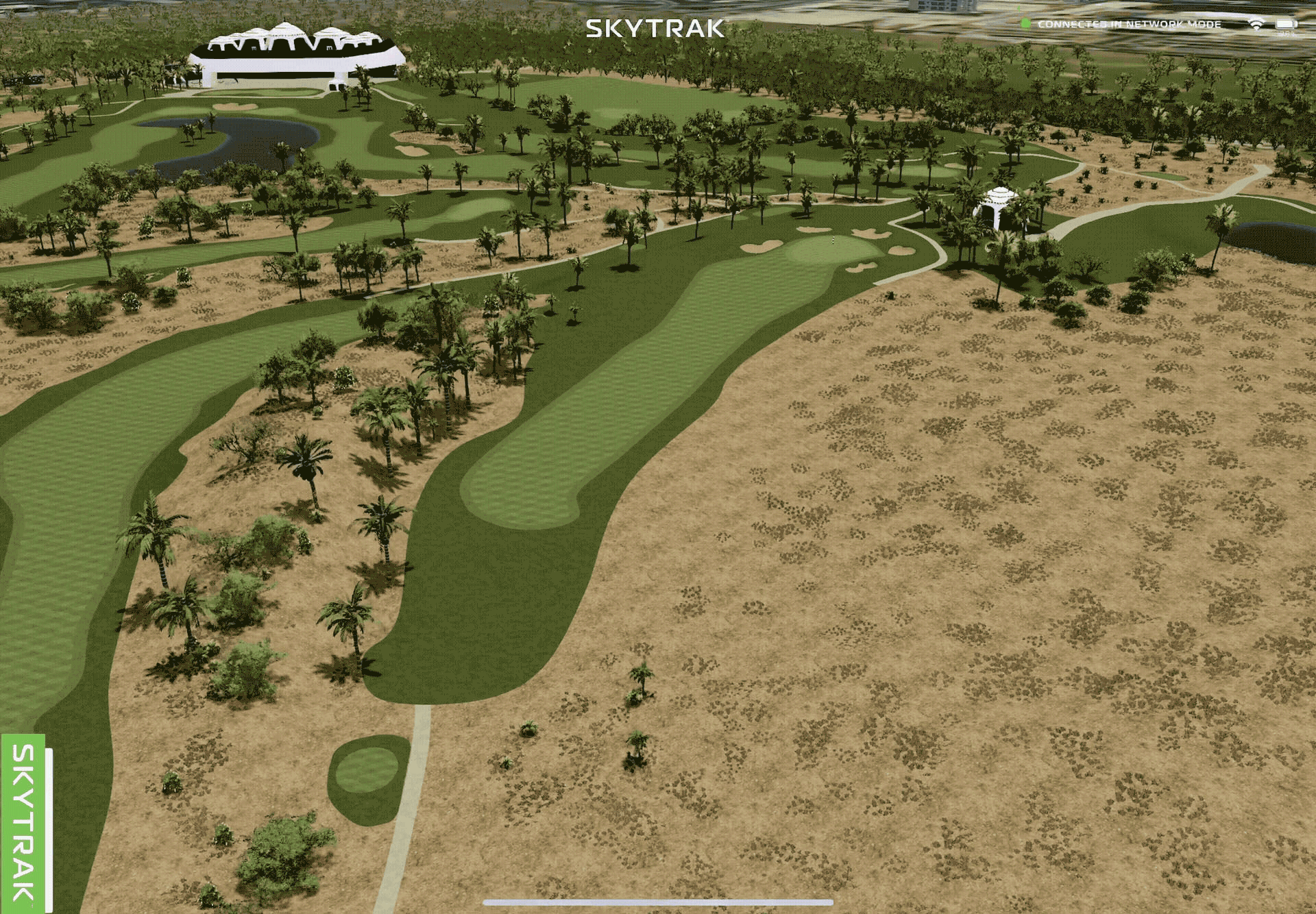This screenshot has width=1316, height=914.
Task: Tap the home indicator bar
Action: [x=658, y=902]
